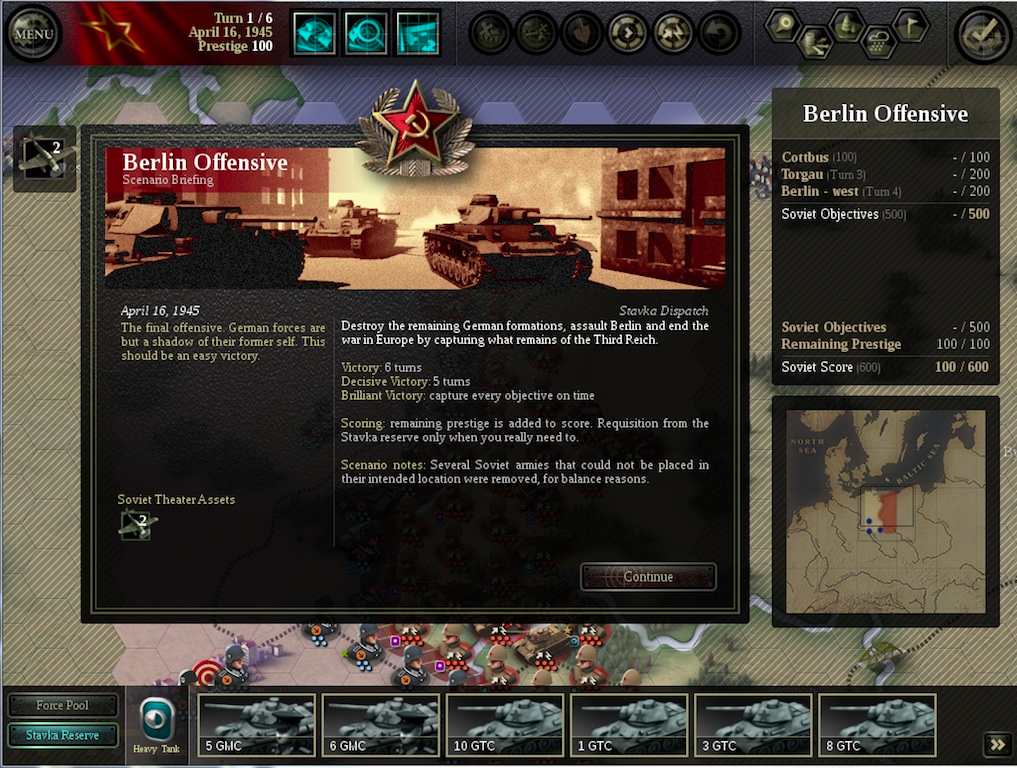Toggle the flag hex map overlay
This screenshot has height=768, width=1017.
(910, 22)
